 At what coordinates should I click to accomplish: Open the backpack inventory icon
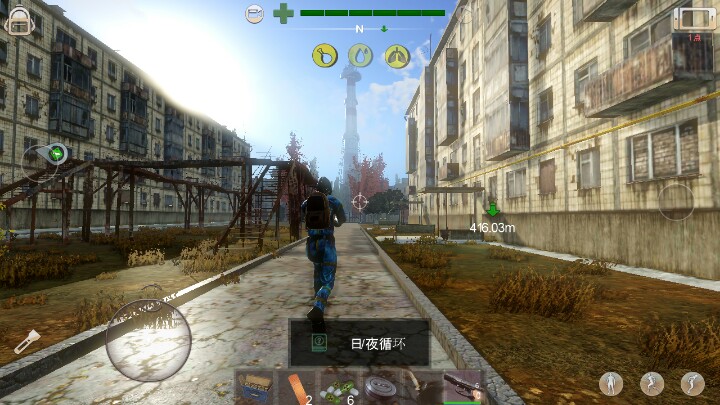[18, 20]
